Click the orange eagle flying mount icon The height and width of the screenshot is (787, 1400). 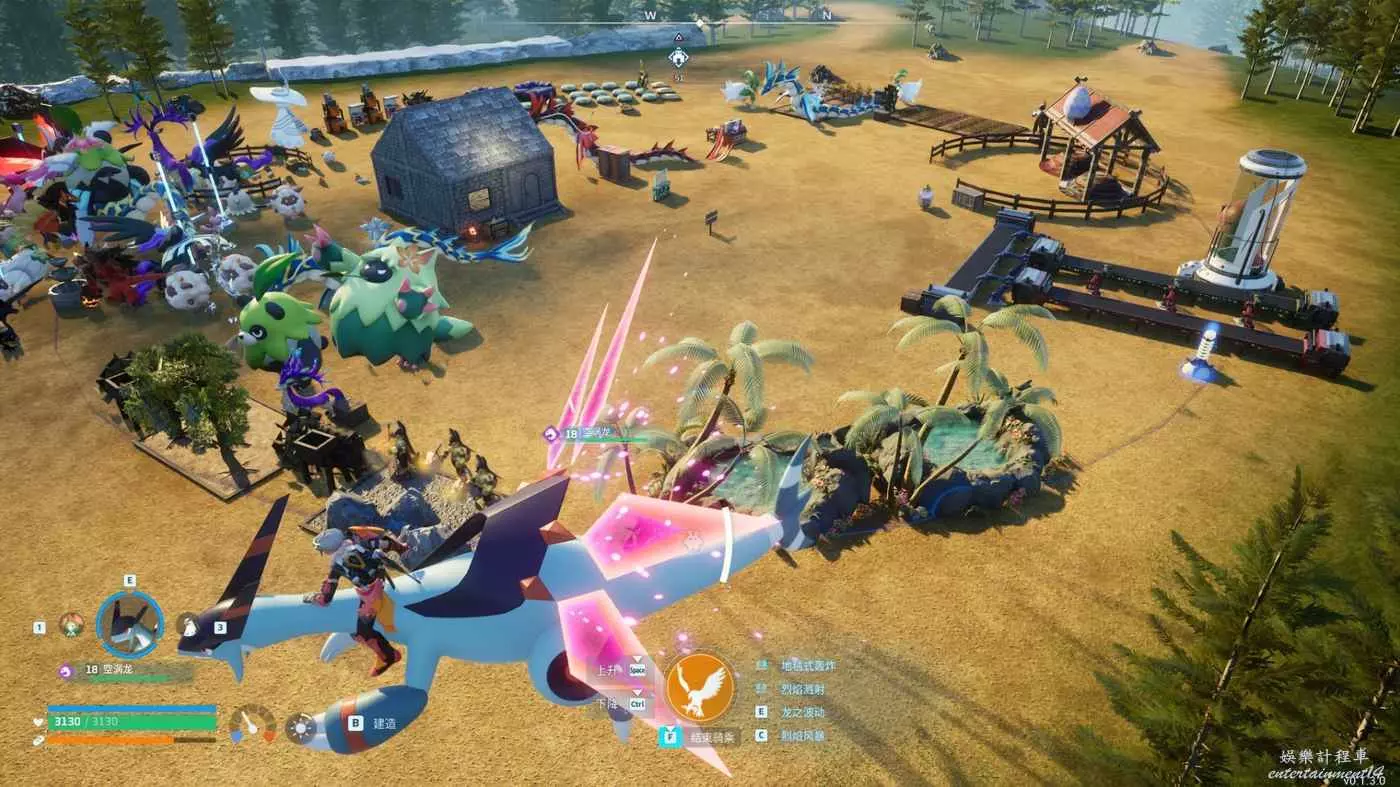699,687
